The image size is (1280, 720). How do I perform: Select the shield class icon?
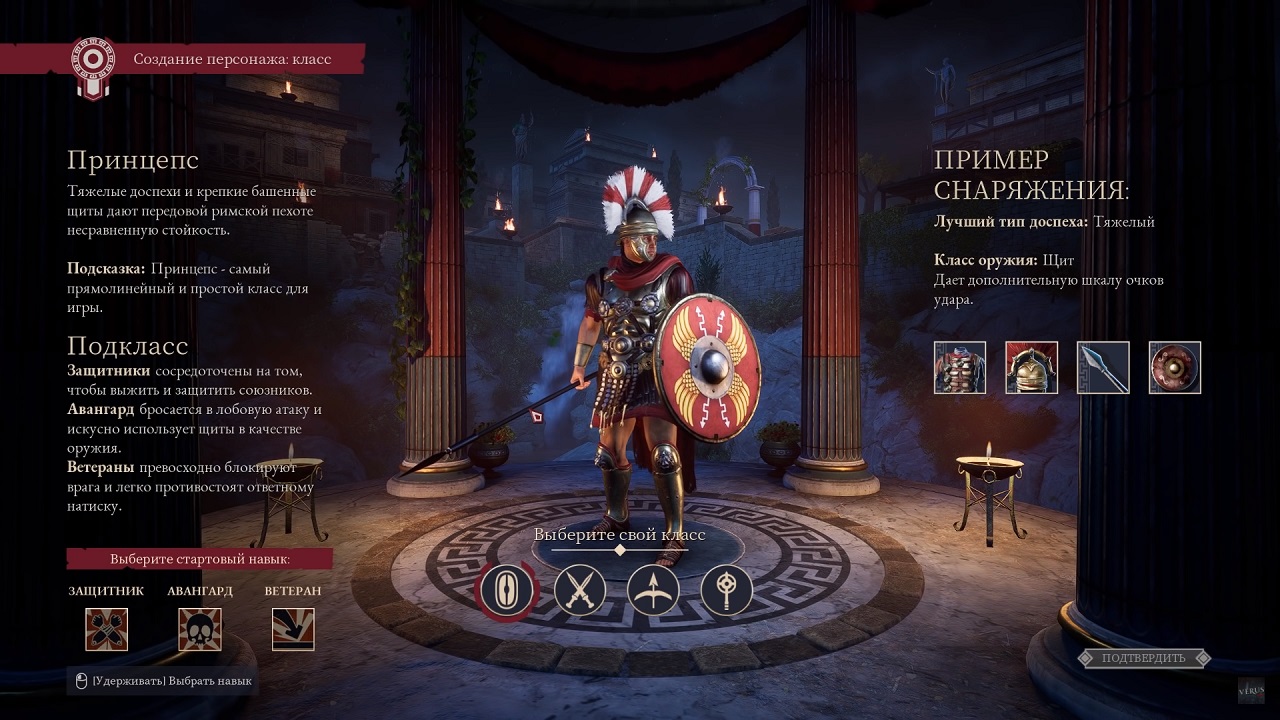pos(508,590)
